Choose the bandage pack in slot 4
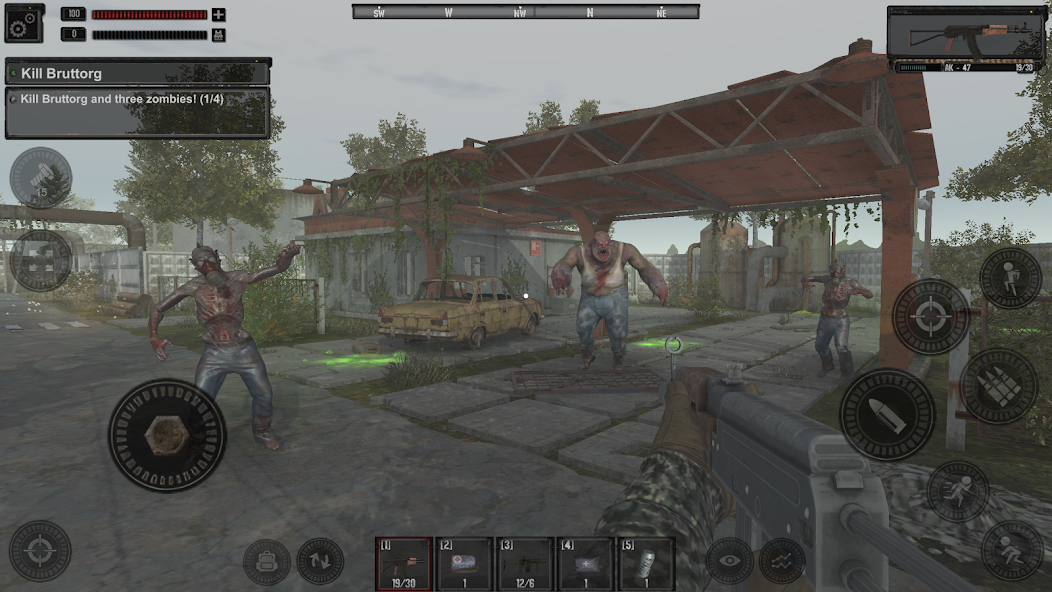 [x=585, y=563]
